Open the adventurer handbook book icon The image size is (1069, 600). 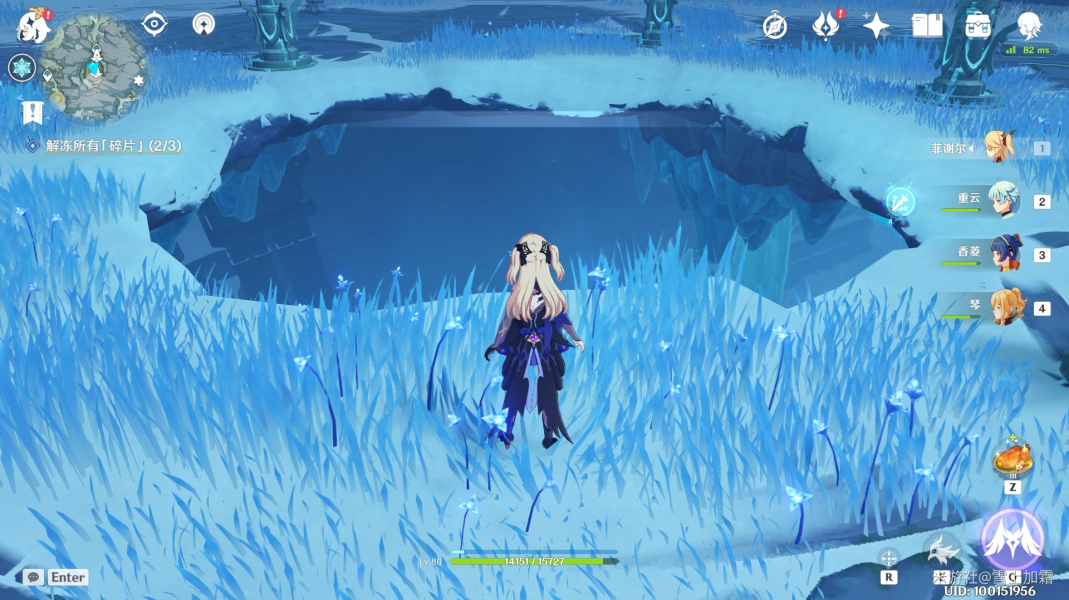coord(927,27)
